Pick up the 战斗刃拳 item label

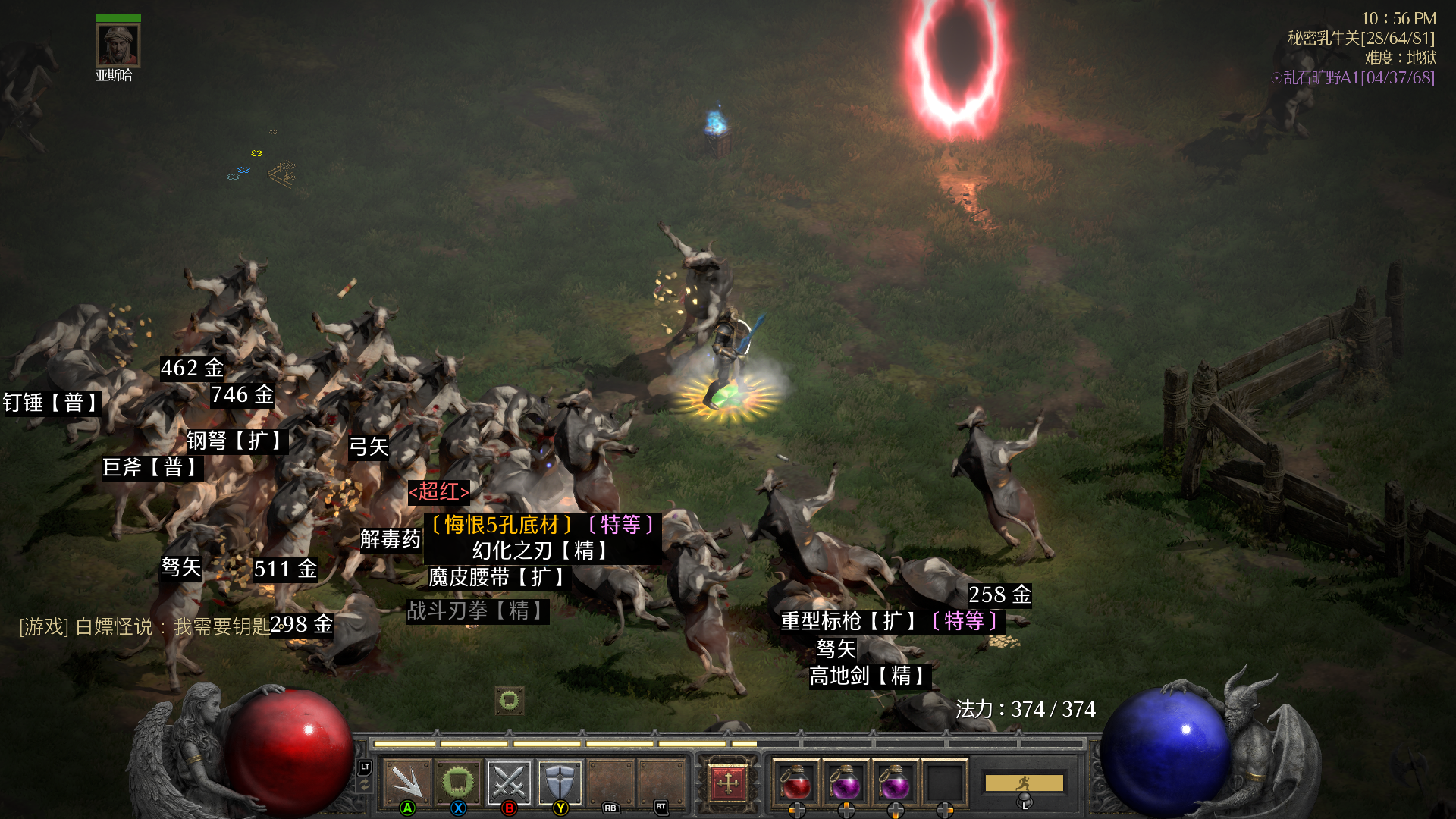click(476, 610)
